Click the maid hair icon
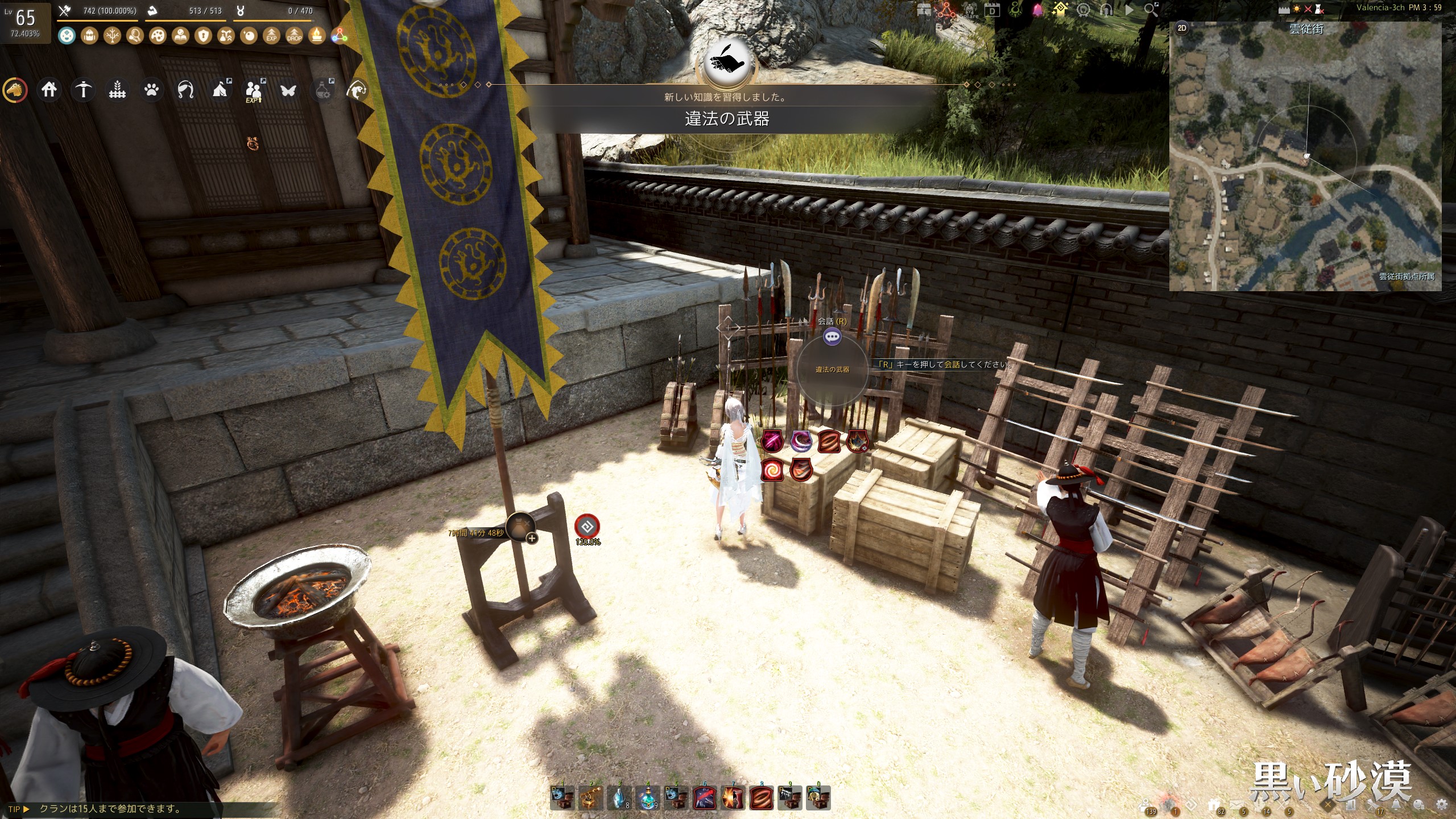Viewport: 1456px width, 819px height. coord(185,90)
